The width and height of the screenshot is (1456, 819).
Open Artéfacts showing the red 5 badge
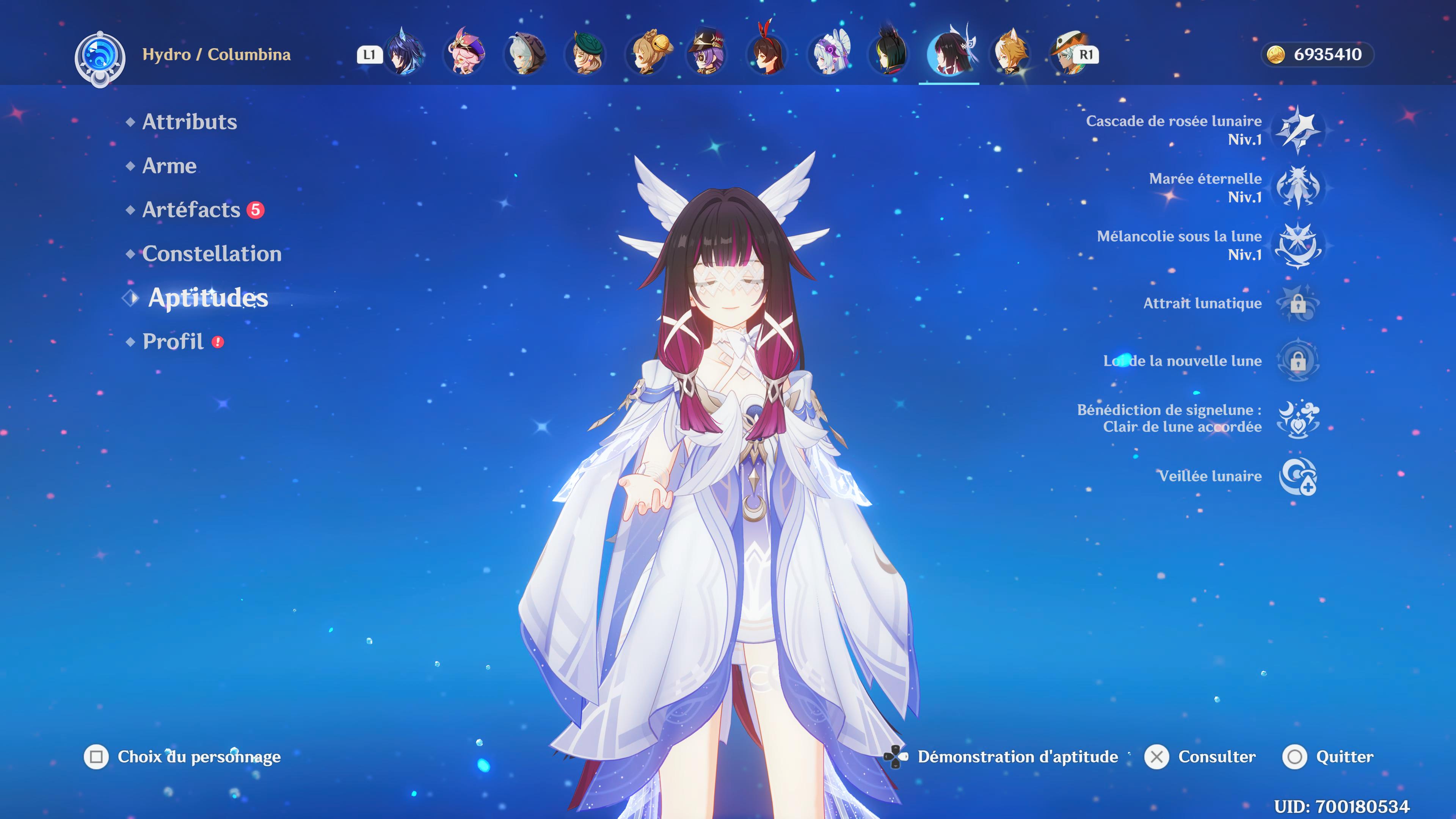[x=190, y=210]
